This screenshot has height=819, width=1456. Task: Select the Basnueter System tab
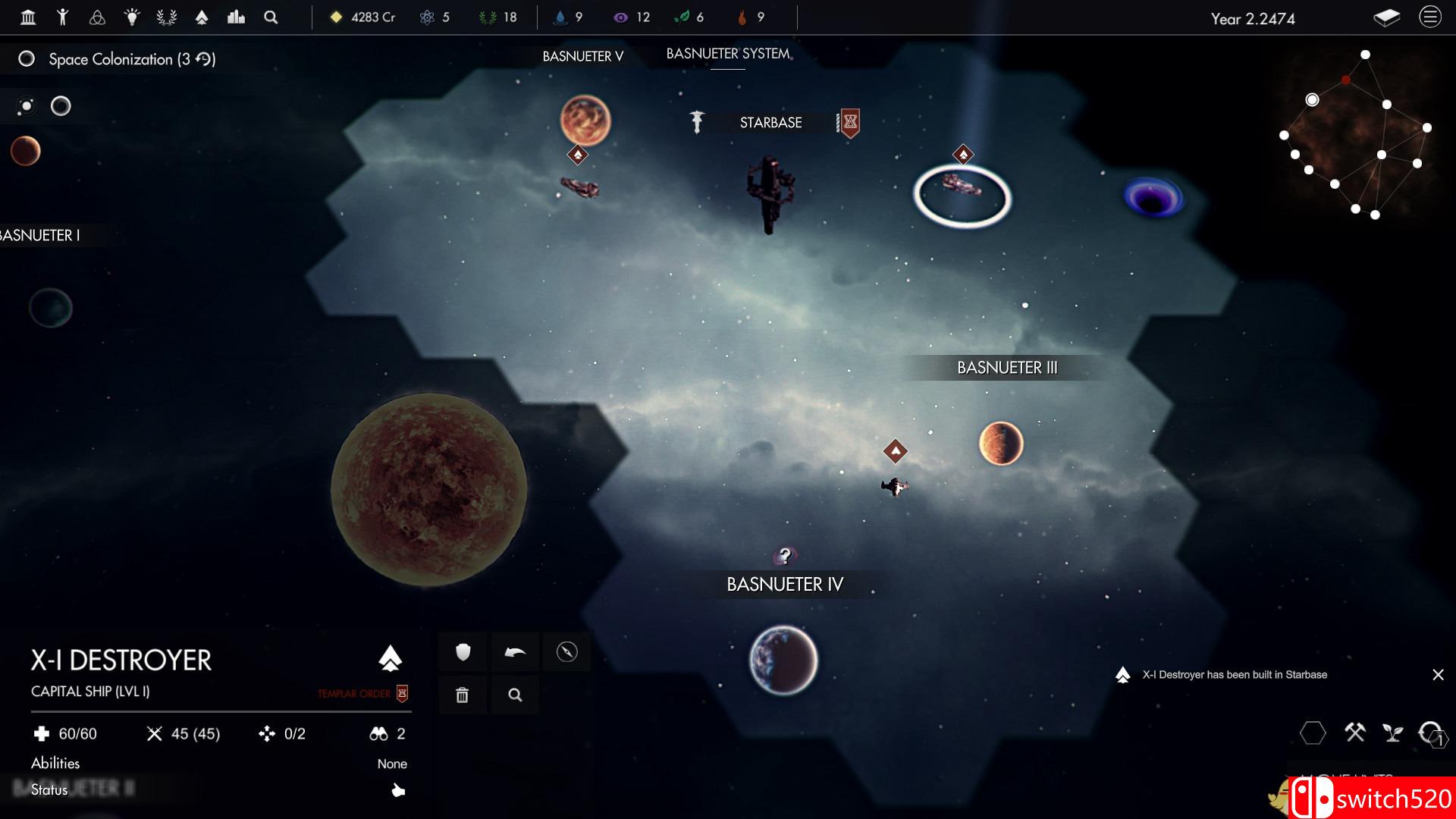728,54
